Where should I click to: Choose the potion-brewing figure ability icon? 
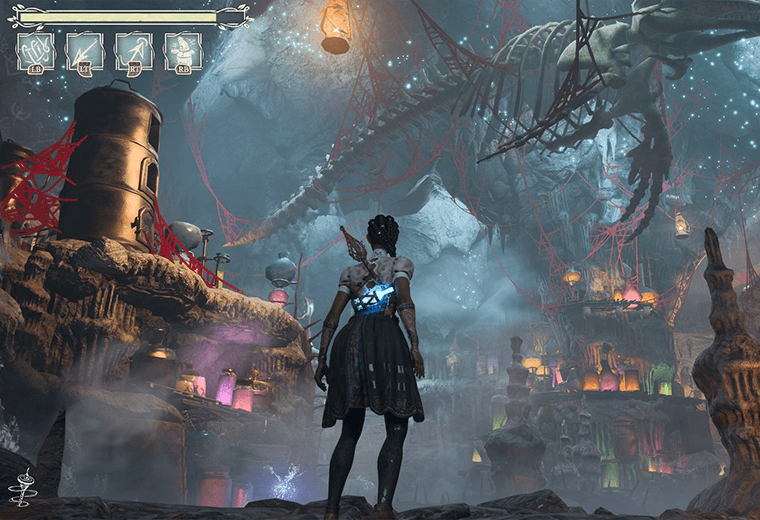coord(183,51)
